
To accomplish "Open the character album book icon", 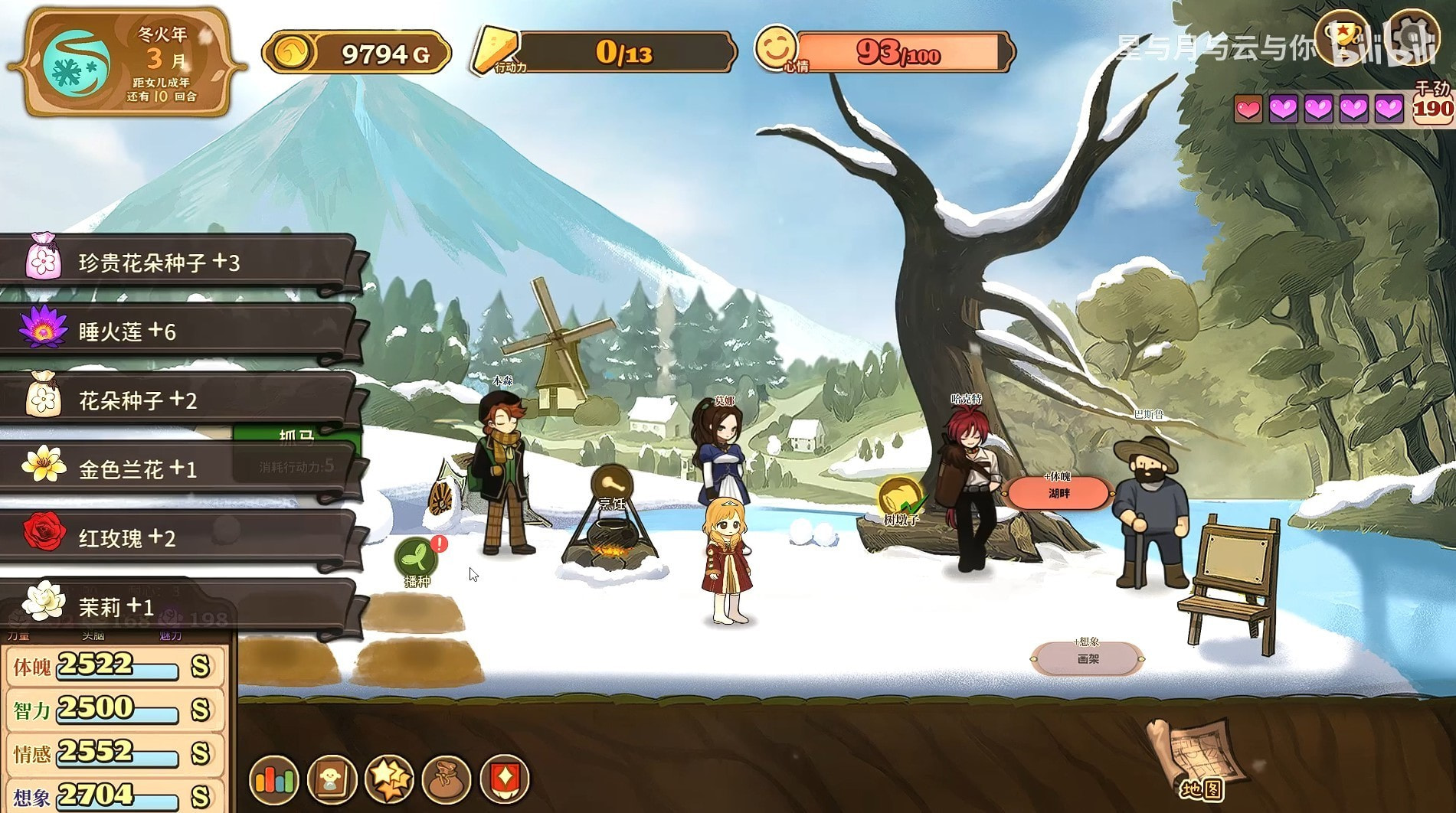I will (x=332, y=779).
